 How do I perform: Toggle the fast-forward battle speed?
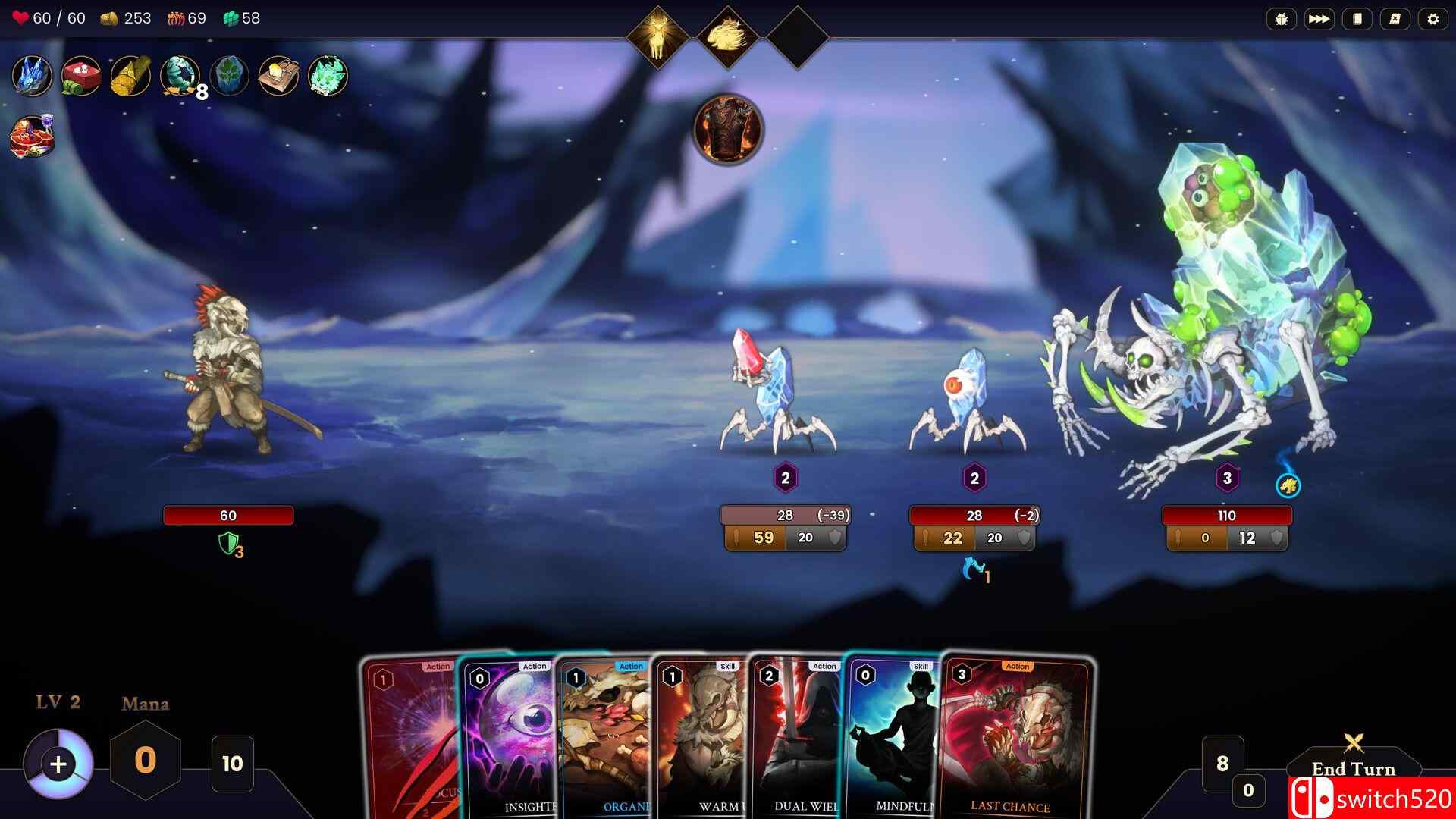pyautogui.click(x=1319, y=19)
